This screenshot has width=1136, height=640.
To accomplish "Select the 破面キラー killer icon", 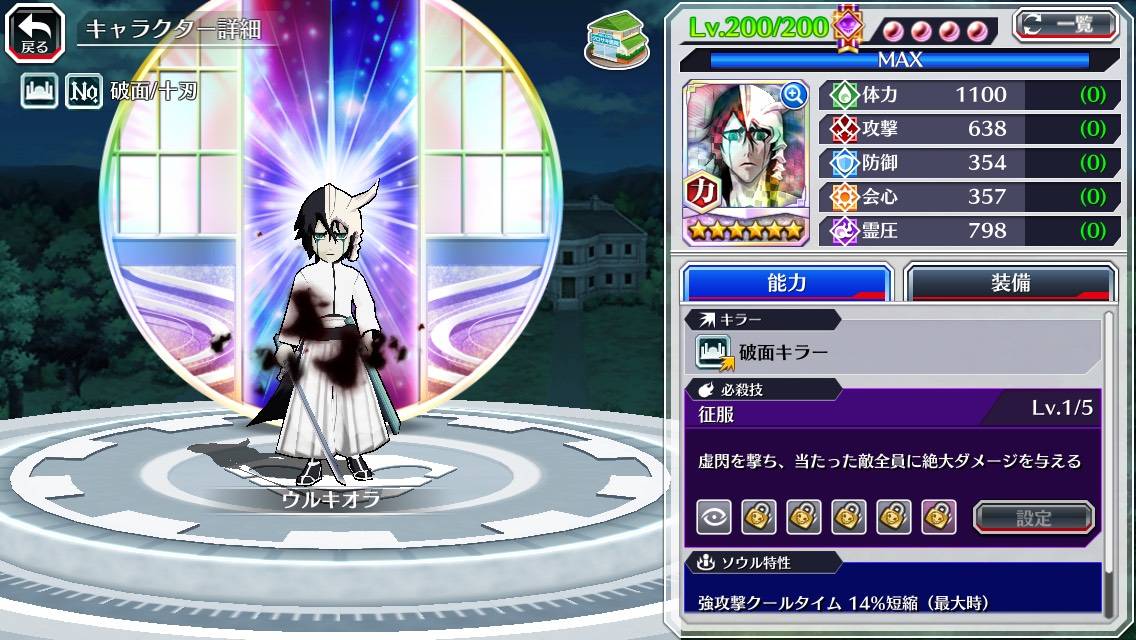I will pos(714,352).
